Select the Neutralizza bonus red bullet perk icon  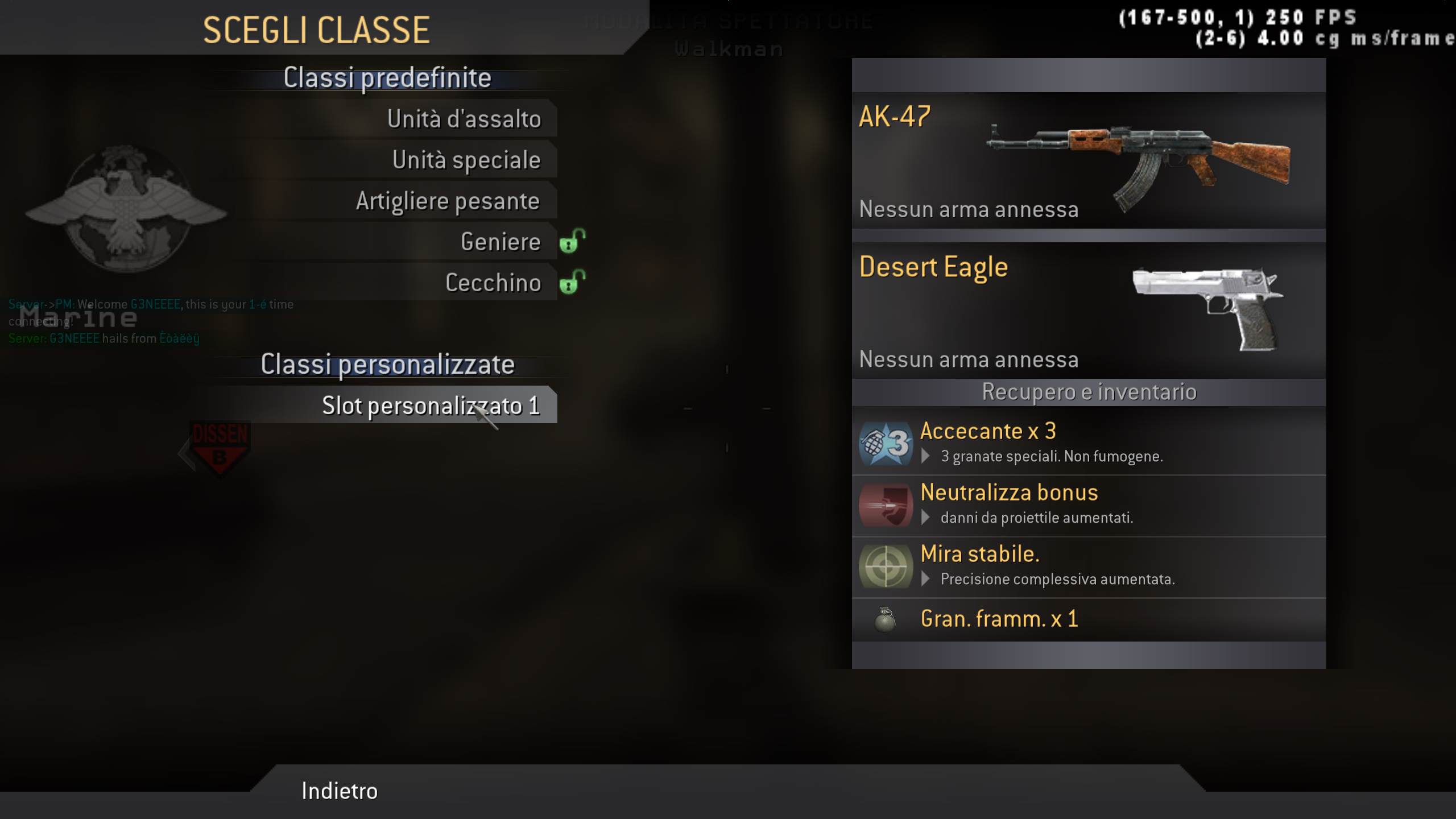point(885,505)
